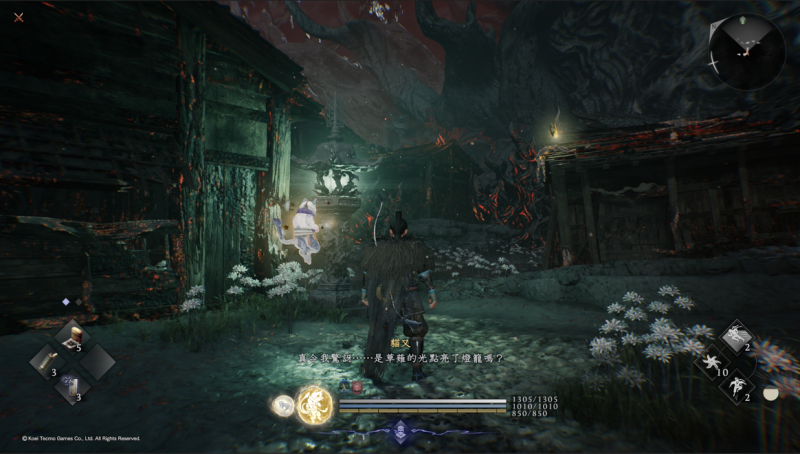This screenshot has height=454, width=800.
Task: Switch to the small white spirit icon
Action: tap(283, 404)
